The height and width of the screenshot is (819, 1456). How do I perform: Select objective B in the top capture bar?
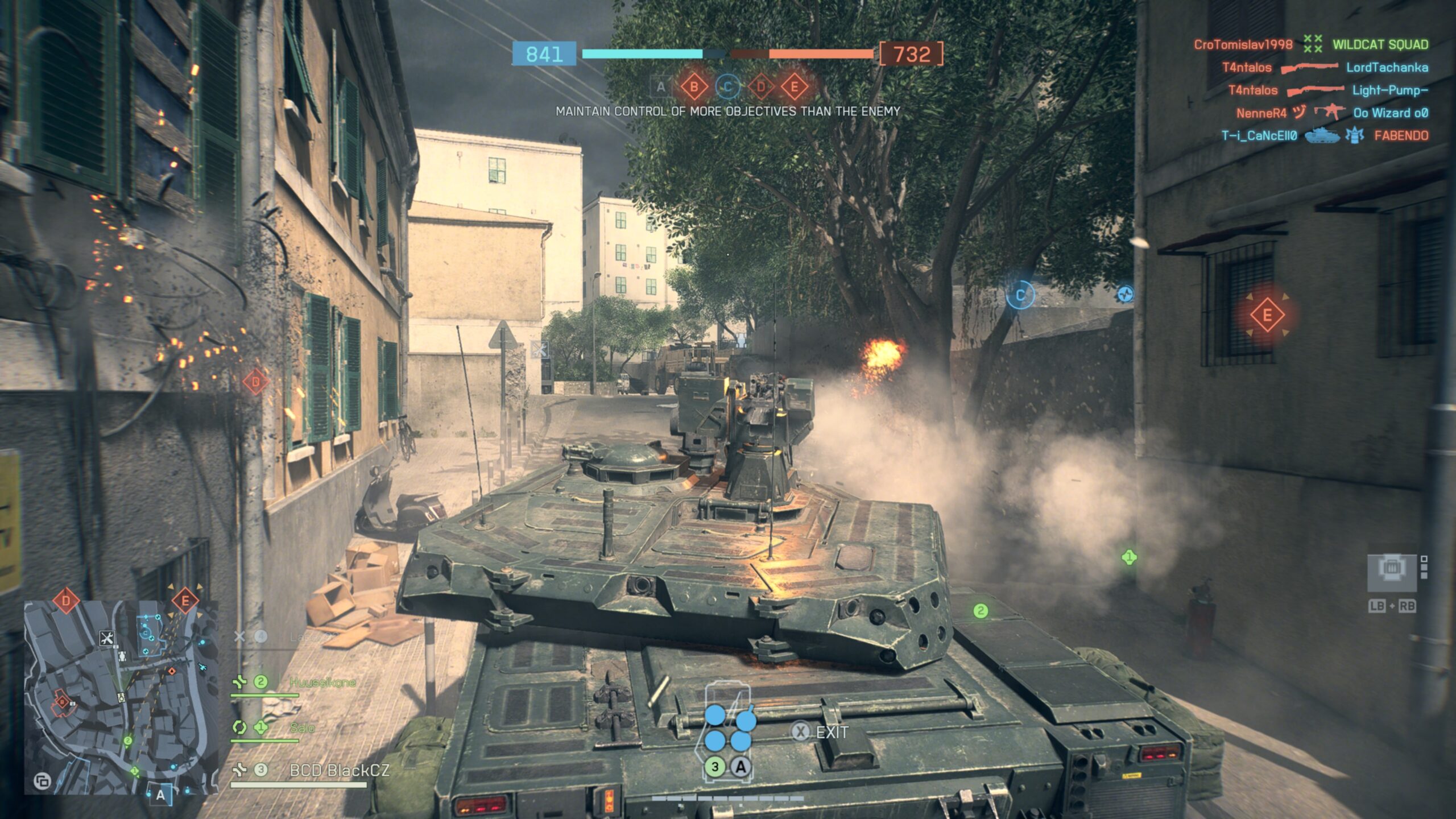pos(694,87)
